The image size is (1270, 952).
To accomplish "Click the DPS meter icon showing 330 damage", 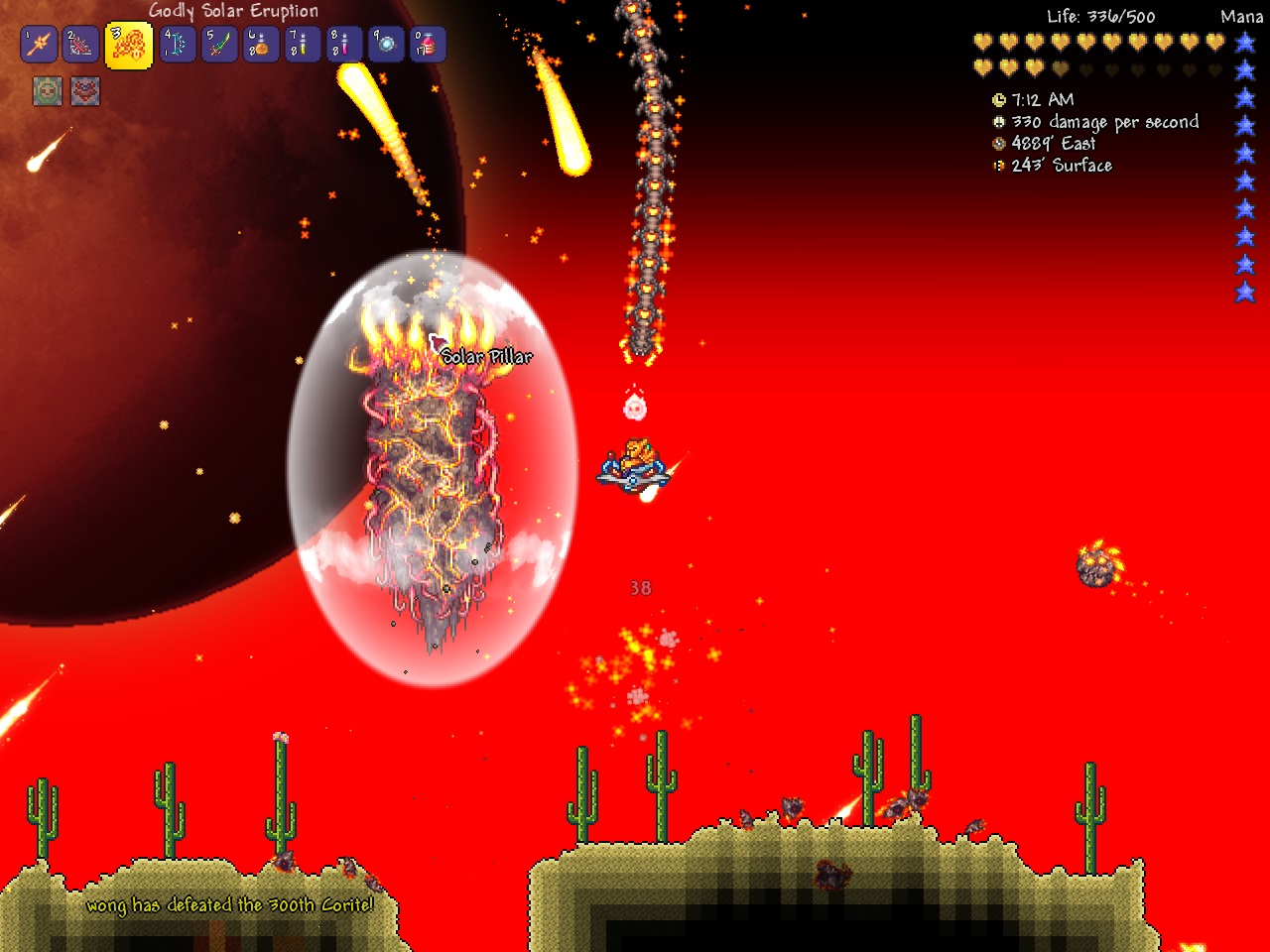I will tap(999, 121).
